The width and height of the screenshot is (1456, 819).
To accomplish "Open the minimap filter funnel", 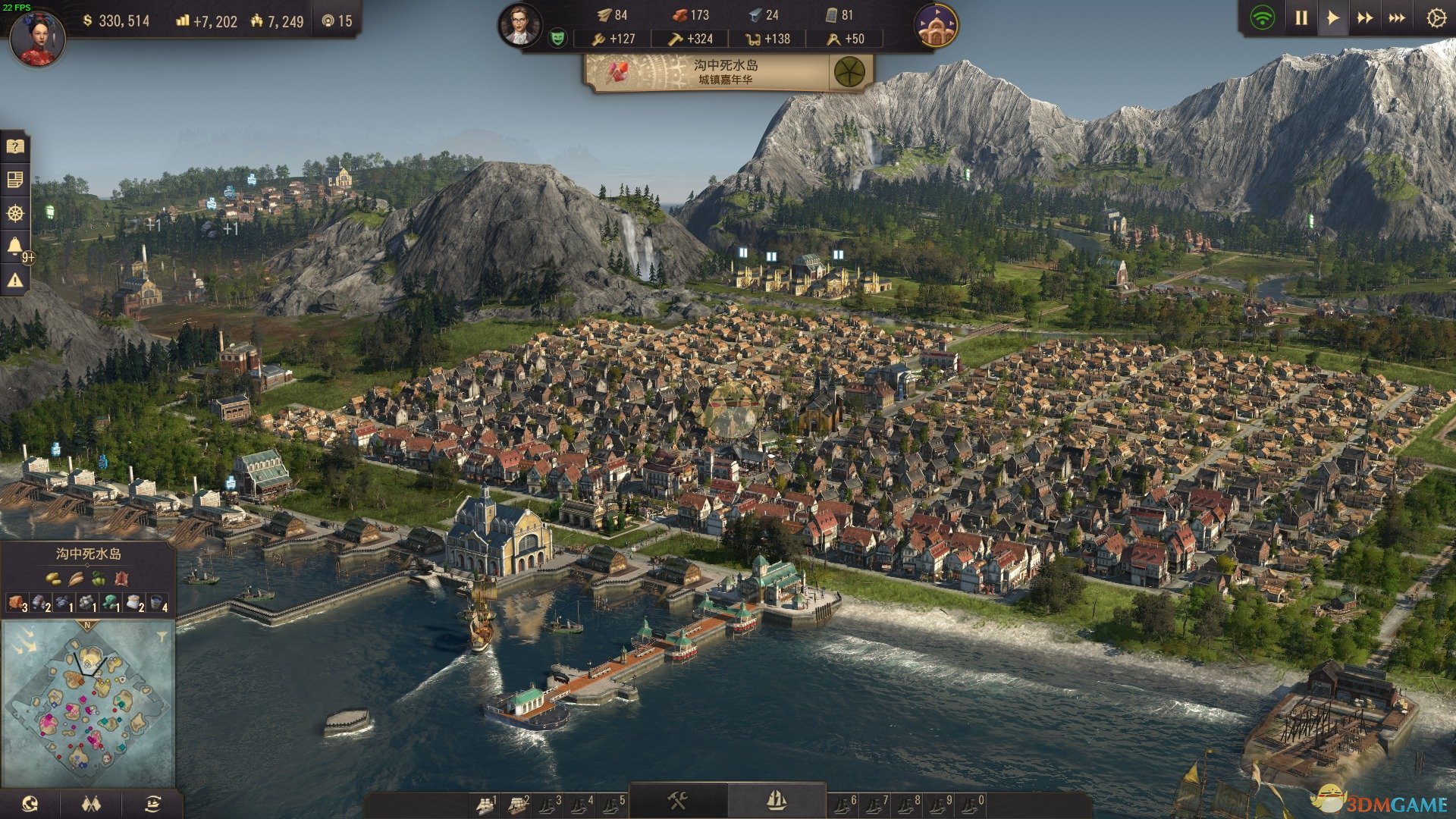I will [162, 637].
